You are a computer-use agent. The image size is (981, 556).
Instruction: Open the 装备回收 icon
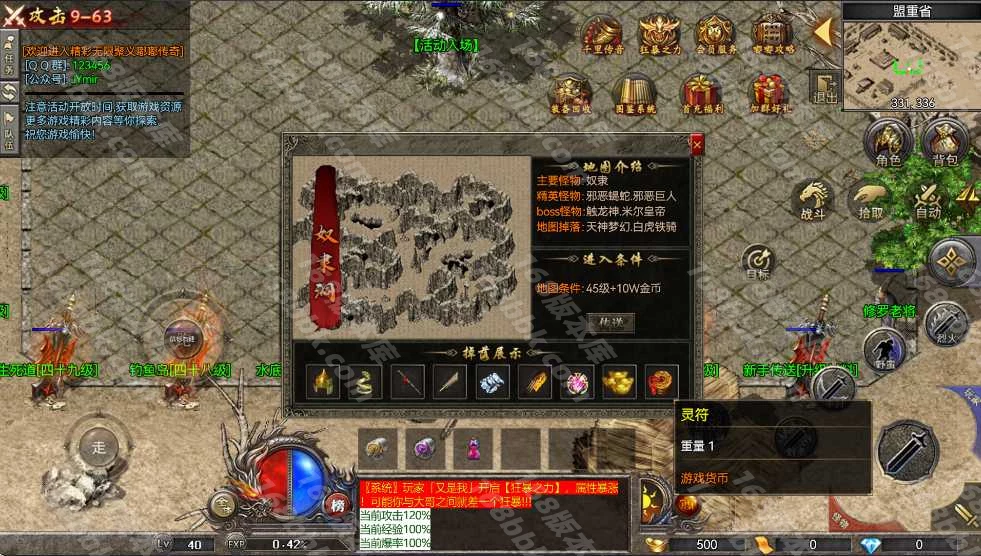[571, 94]
